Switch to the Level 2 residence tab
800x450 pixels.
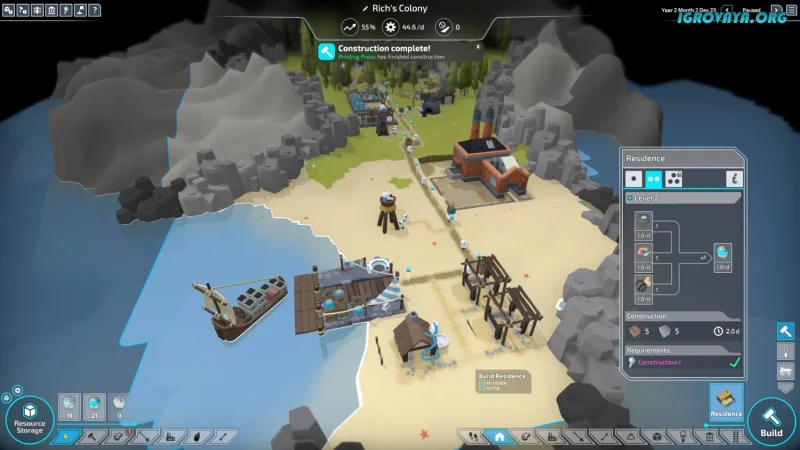[x=654, y=179]
